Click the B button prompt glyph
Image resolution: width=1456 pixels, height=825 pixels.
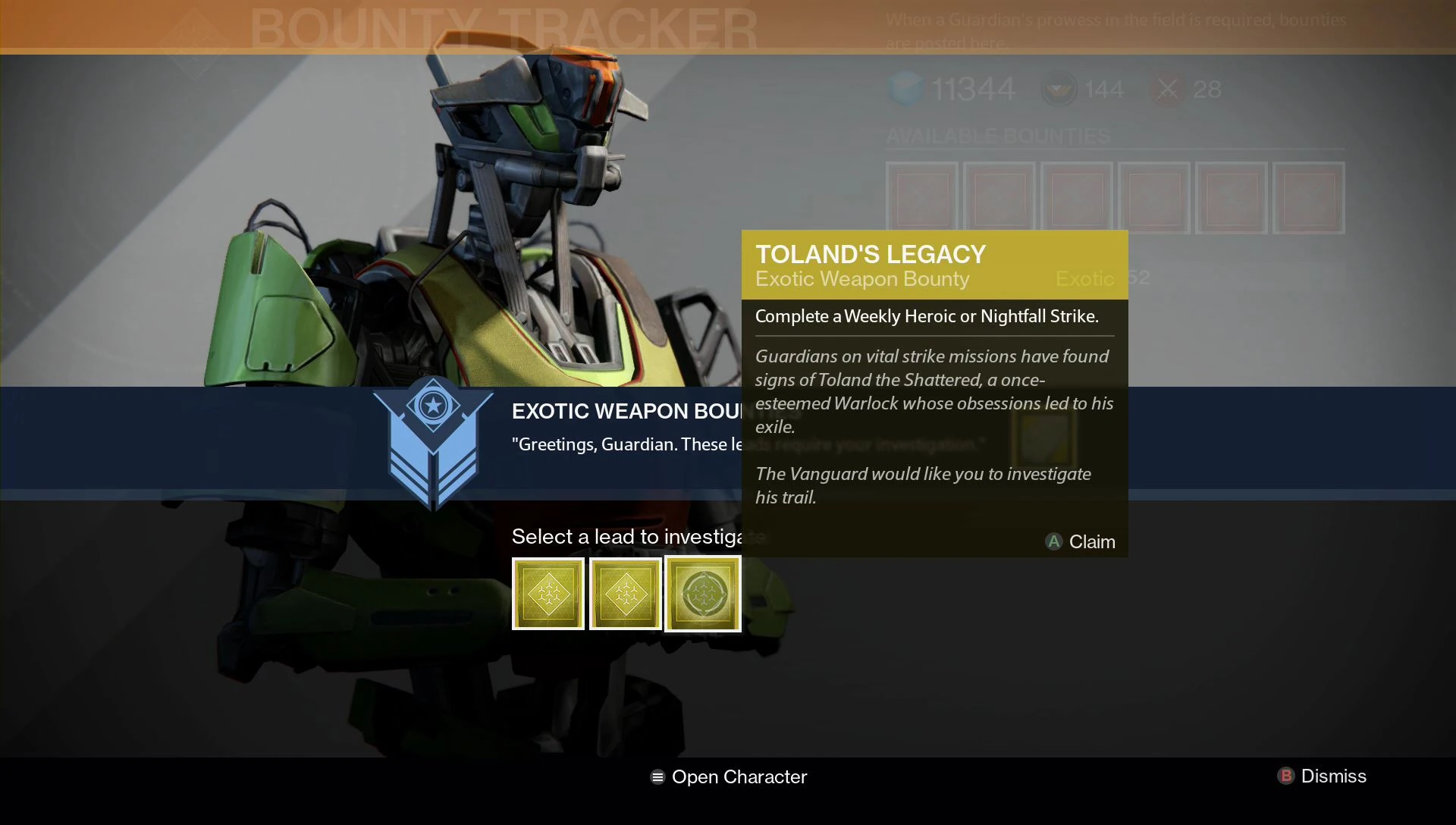1286,776
